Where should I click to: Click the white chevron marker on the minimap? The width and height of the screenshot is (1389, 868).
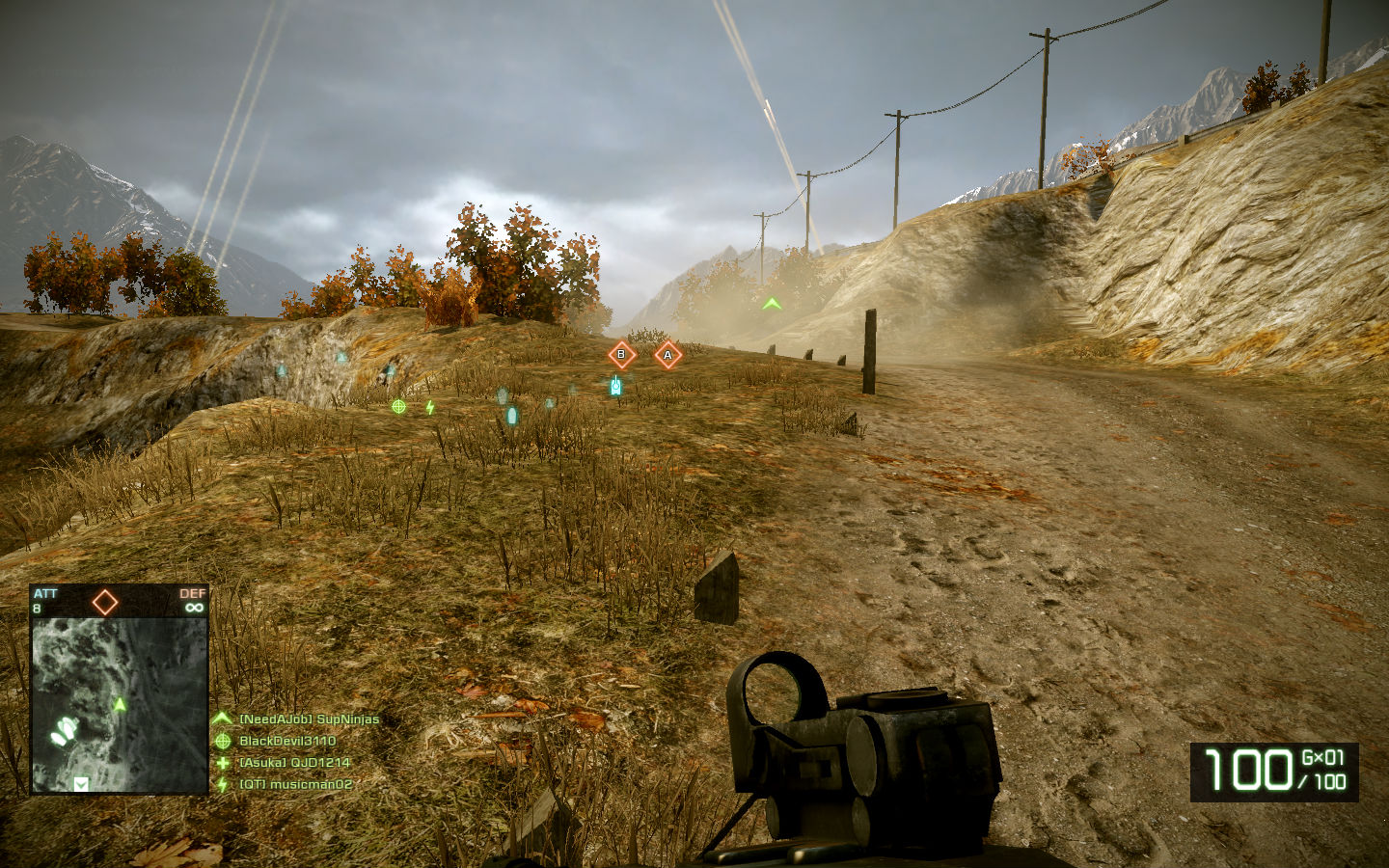click(x=81, y=784)
